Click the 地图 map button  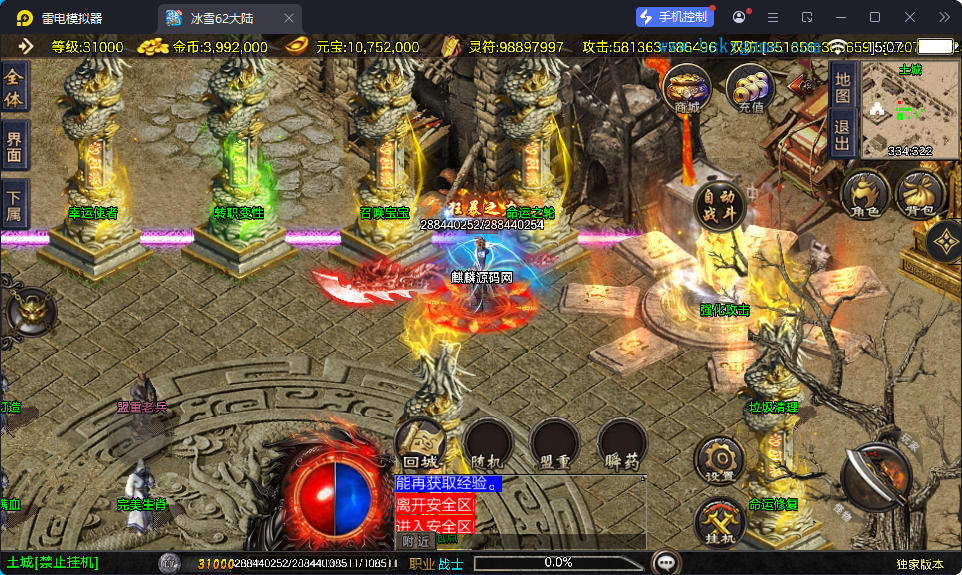842,86
